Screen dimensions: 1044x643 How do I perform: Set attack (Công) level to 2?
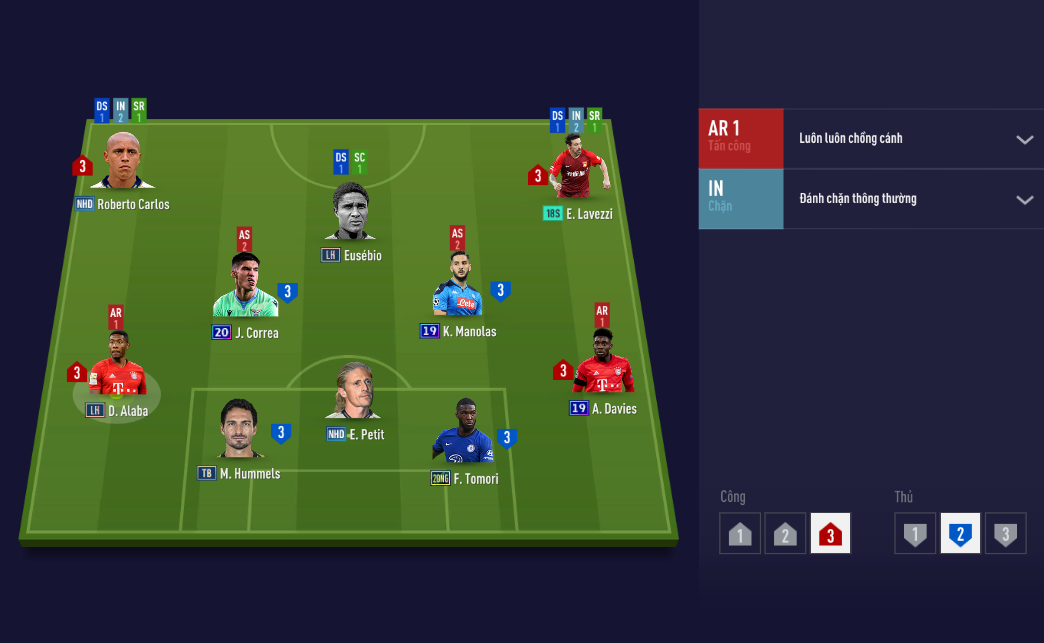pos(785,534)
